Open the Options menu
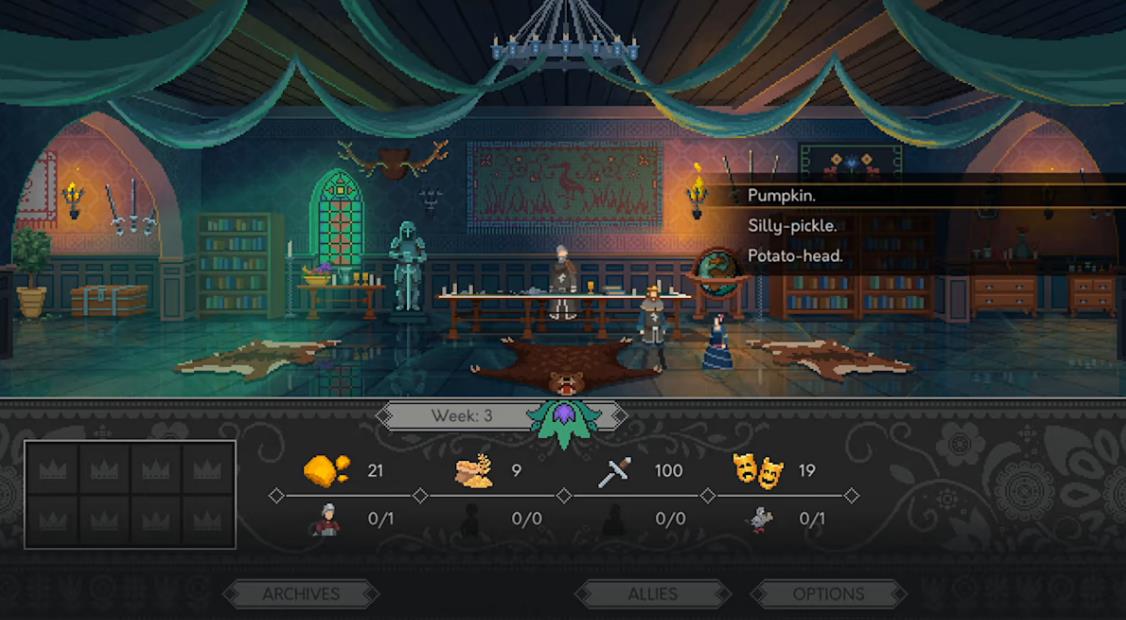 [x=828, y=594]
